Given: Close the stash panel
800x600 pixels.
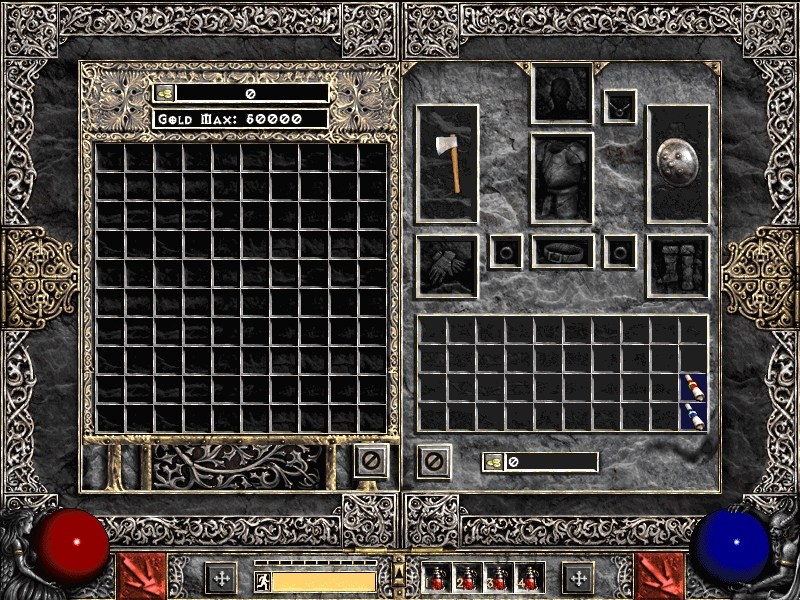Looking at the screenshot, I should (x=370, y=461).
